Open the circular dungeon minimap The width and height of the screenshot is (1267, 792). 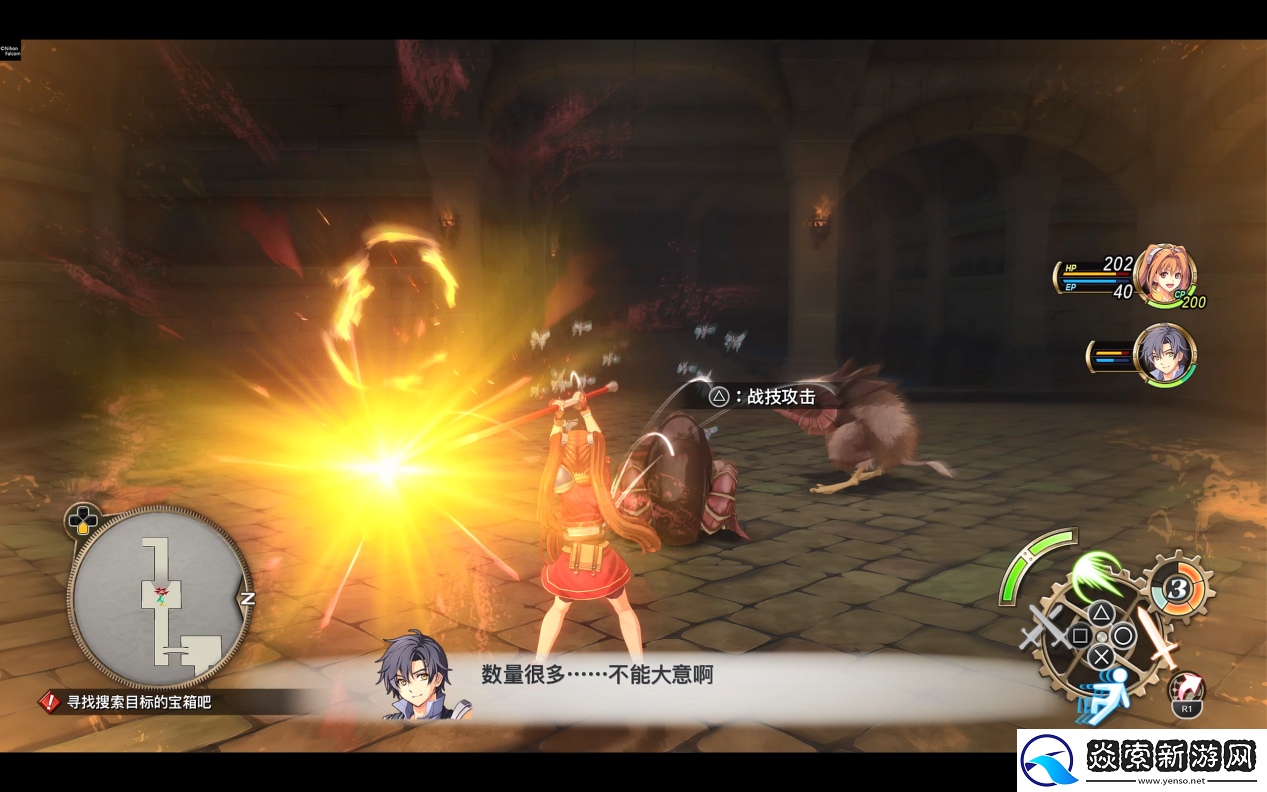point(160,597)
